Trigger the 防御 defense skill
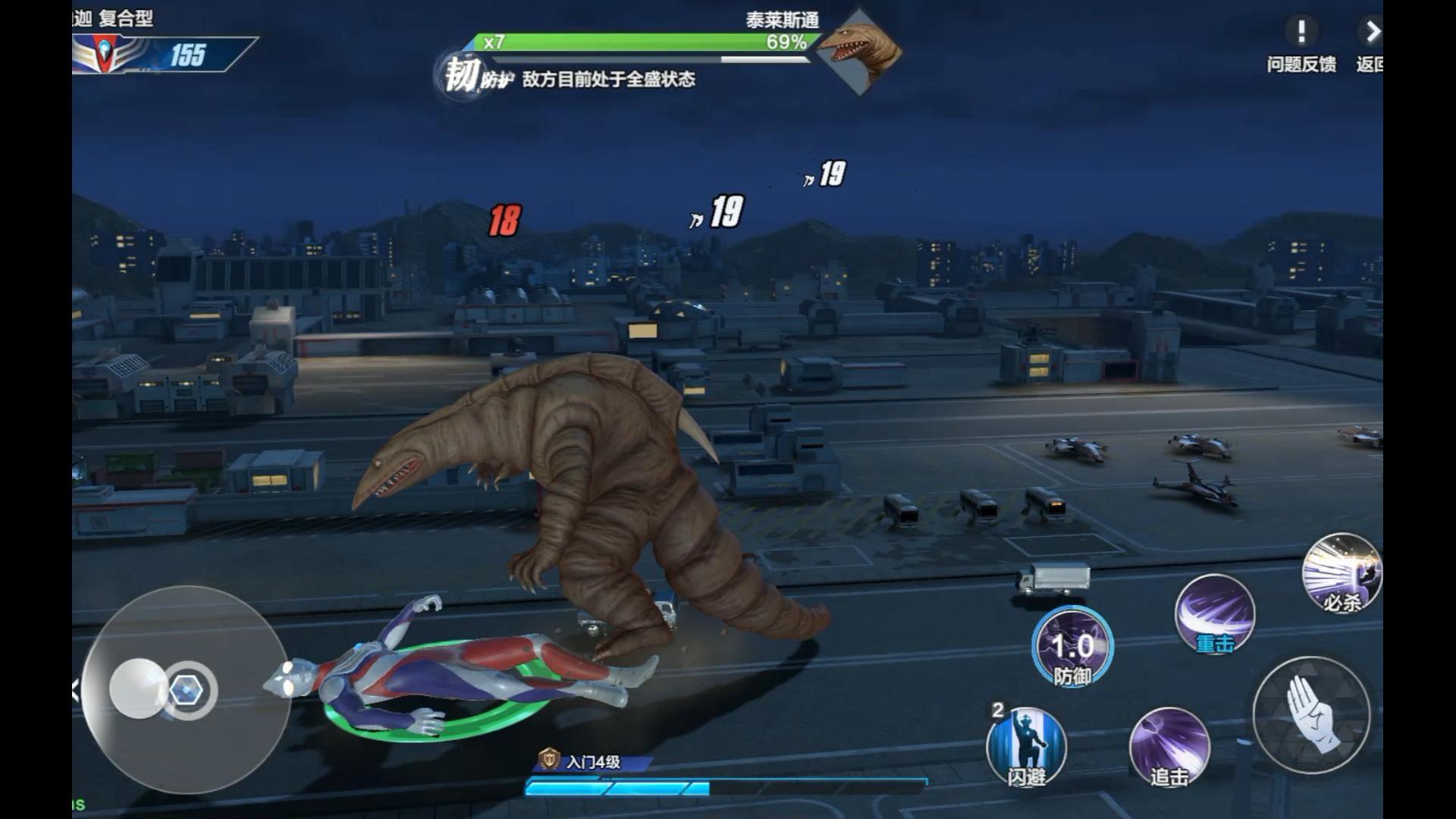1456x819 pixels. tap(1072, 647)
